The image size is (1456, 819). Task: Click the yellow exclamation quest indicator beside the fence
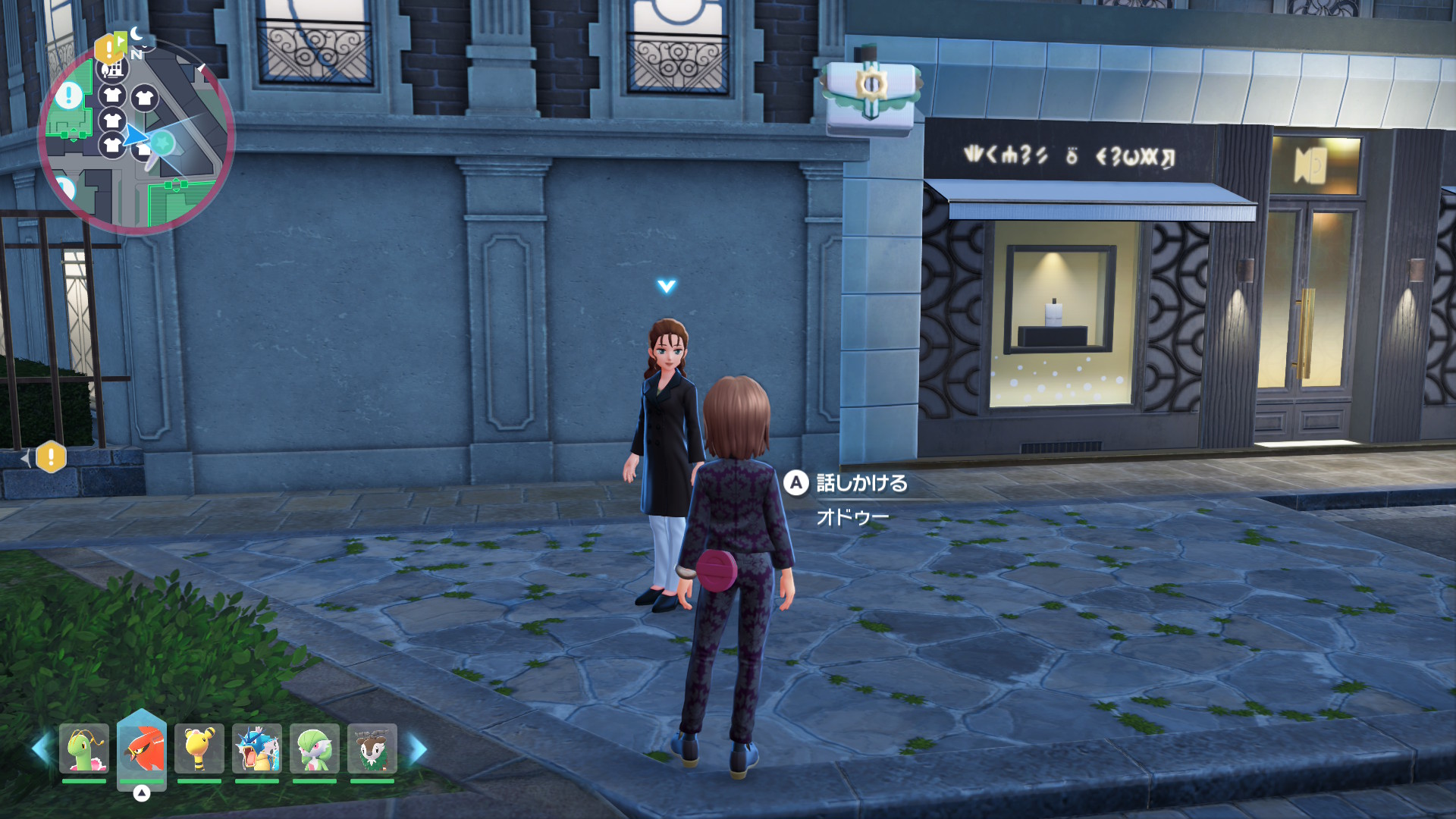[x=51, y=457]
